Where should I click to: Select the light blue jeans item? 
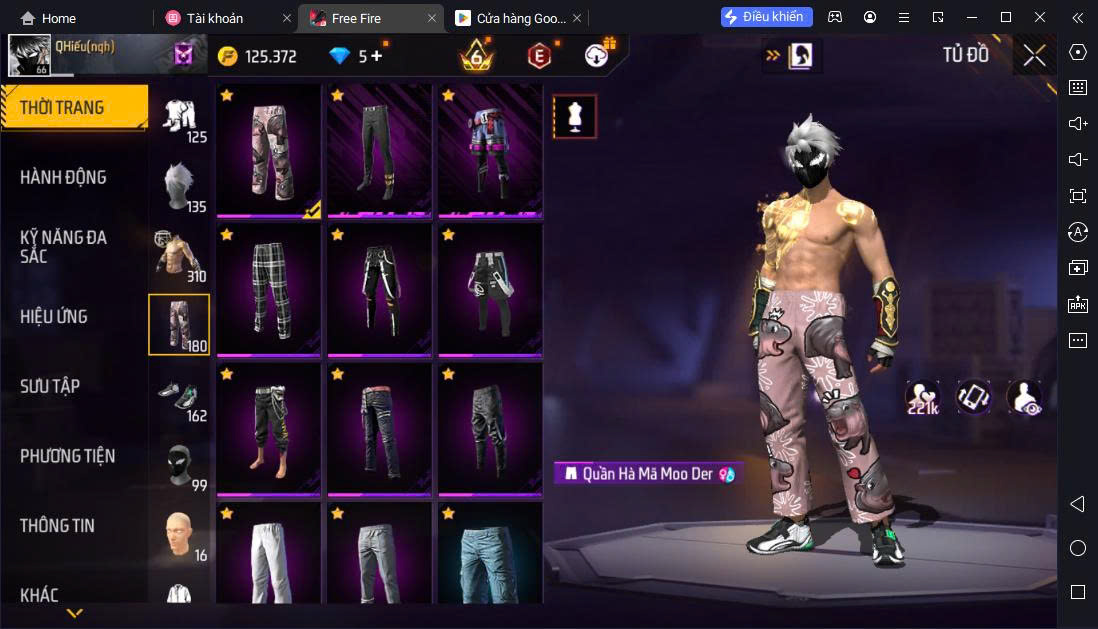489,555
